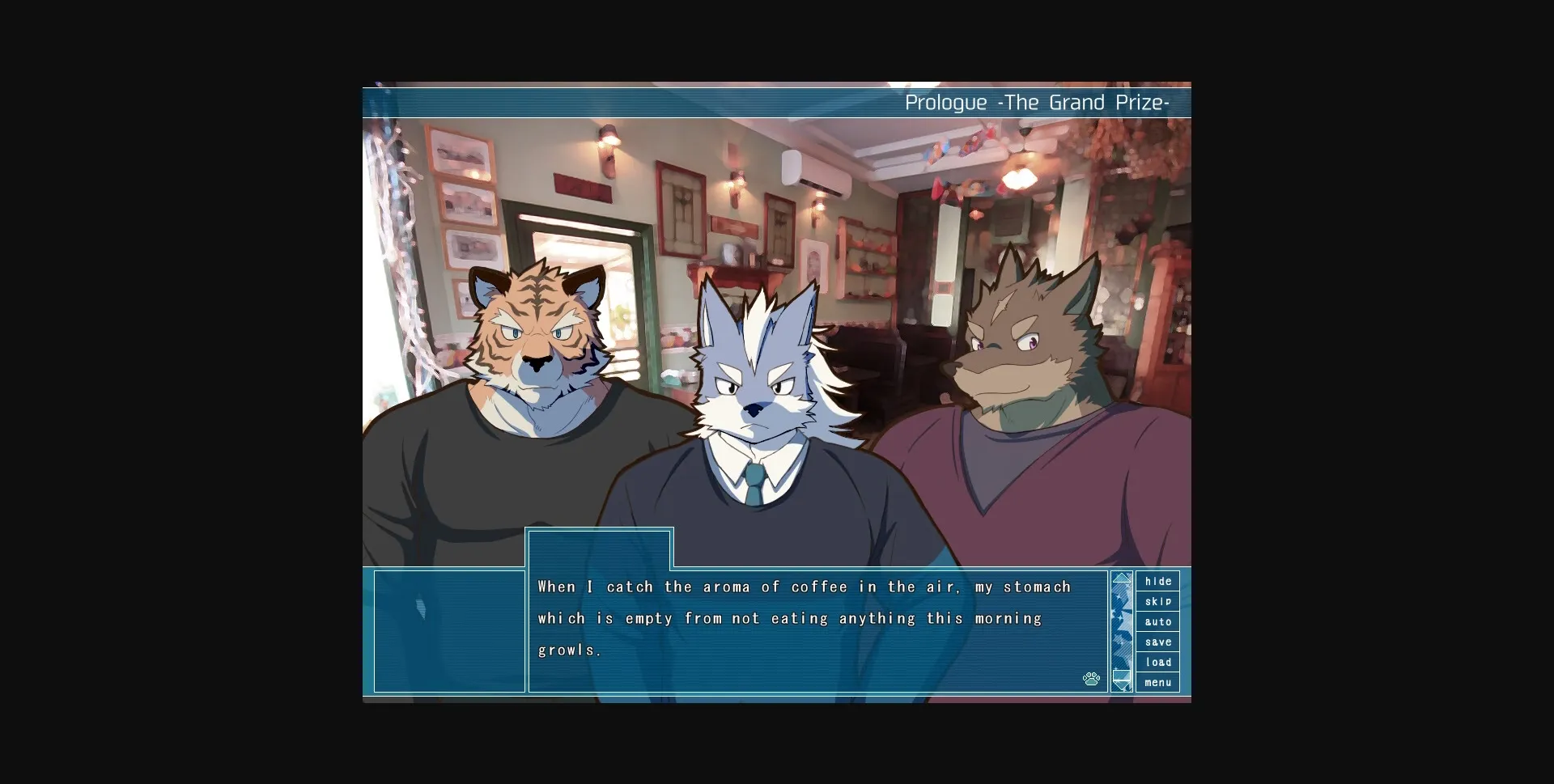This screenshot has width=1554, height=784.
Task: Open the game menu
Action: (x=1158, y=682)
